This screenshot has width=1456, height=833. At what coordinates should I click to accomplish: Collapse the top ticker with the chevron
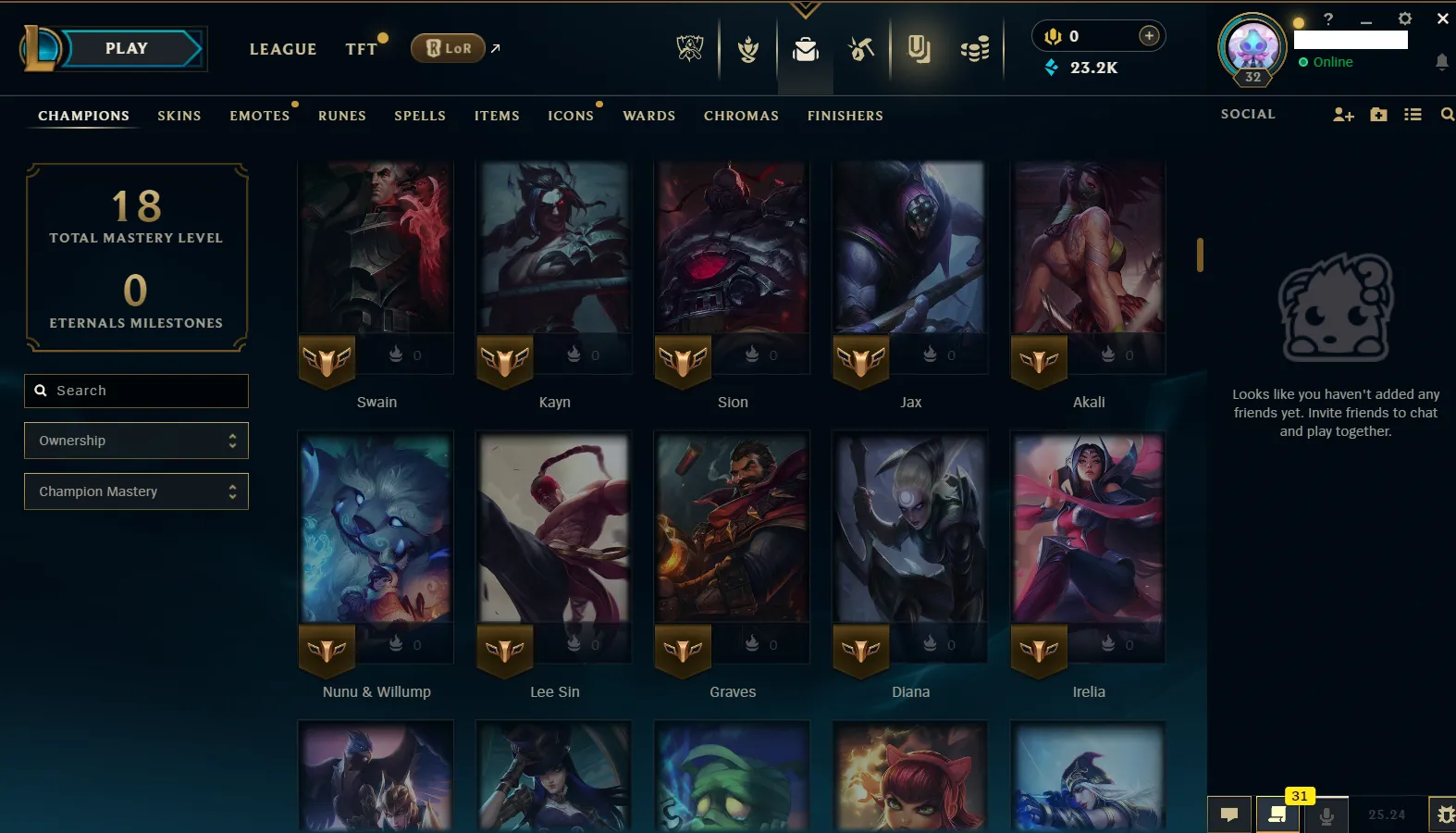point(804,8)
